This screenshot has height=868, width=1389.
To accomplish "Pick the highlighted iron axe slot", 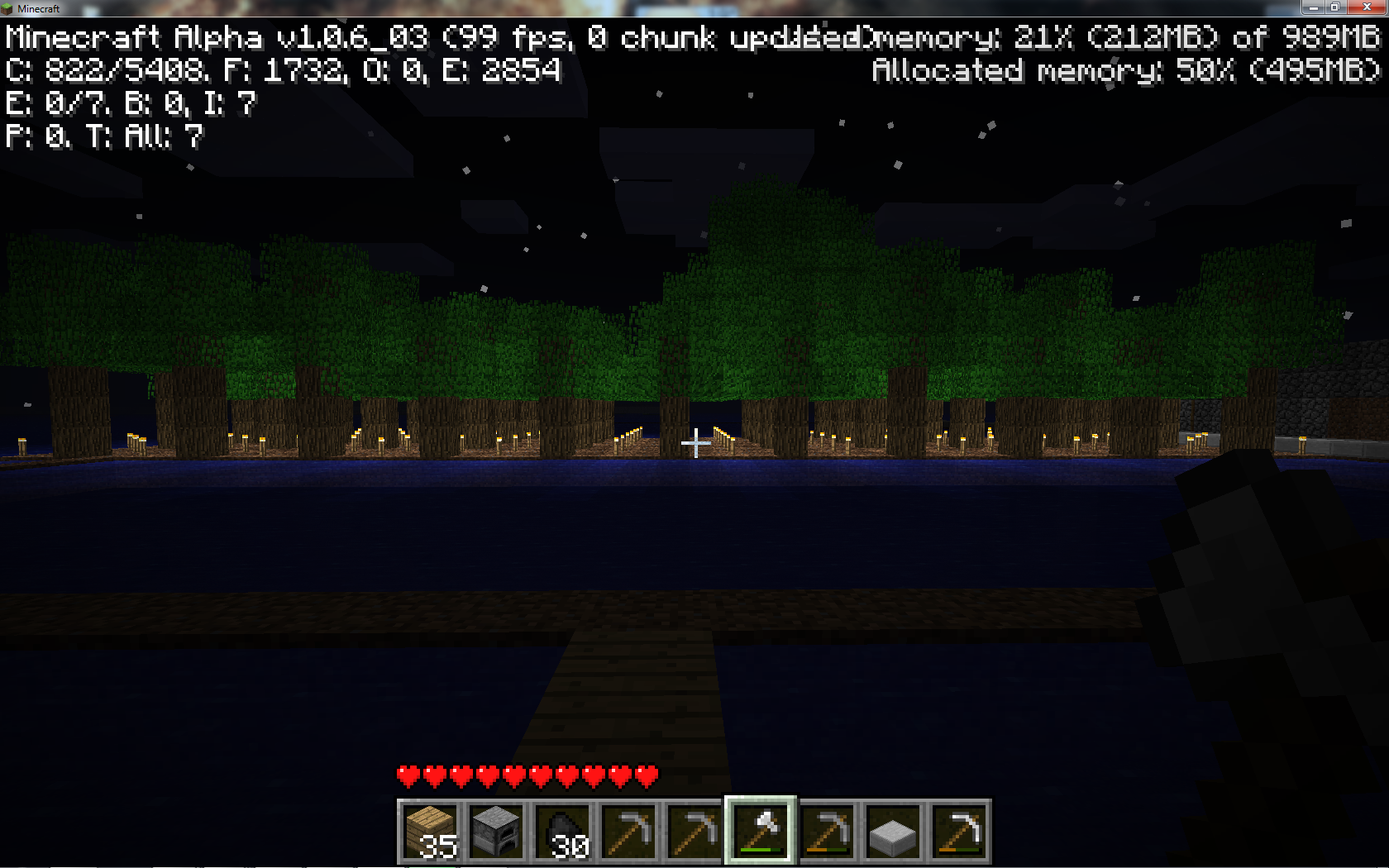I will pyautogui.click(x=761, y=832).
